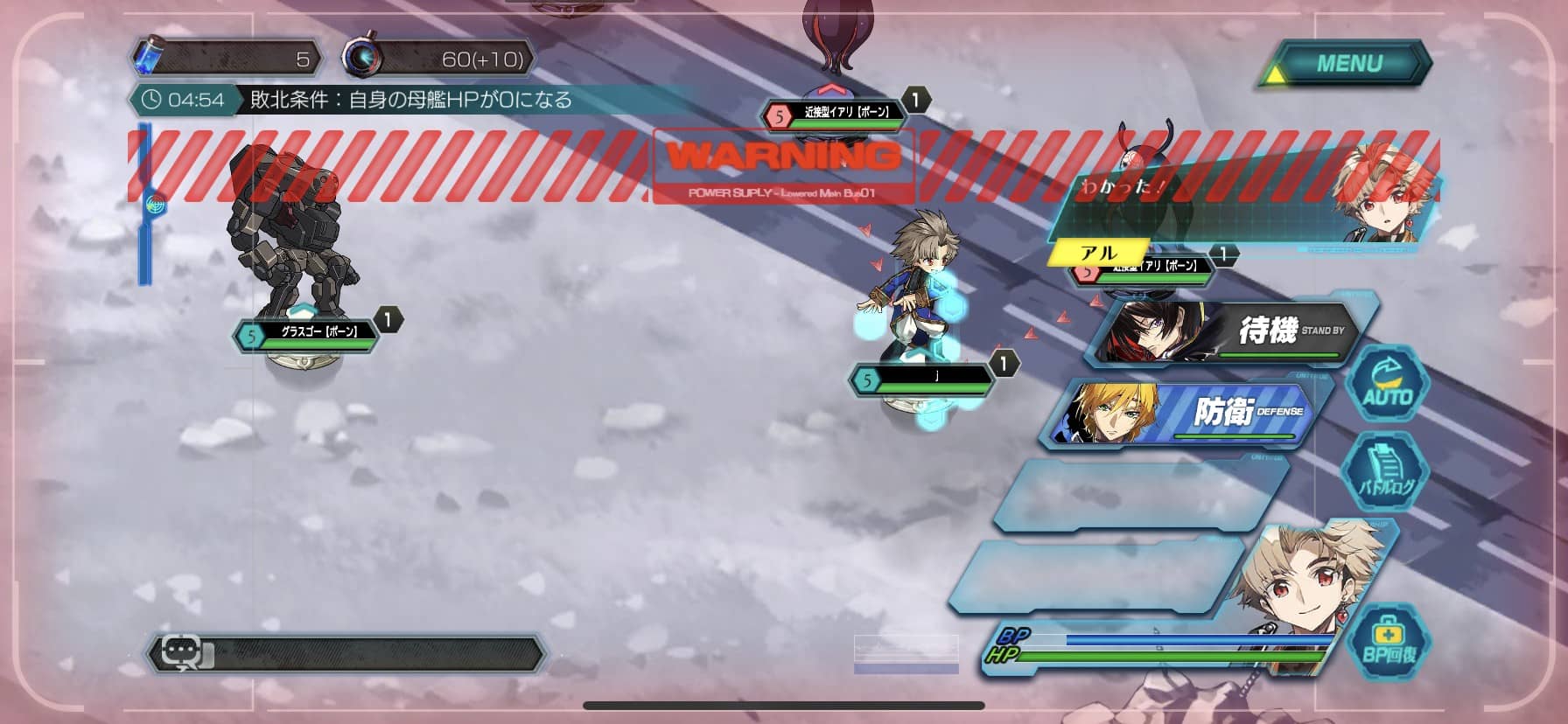Click the yellow triangle on the MENU button
Viewport: 1568px width, 724px height.
tap(1277, 73)
